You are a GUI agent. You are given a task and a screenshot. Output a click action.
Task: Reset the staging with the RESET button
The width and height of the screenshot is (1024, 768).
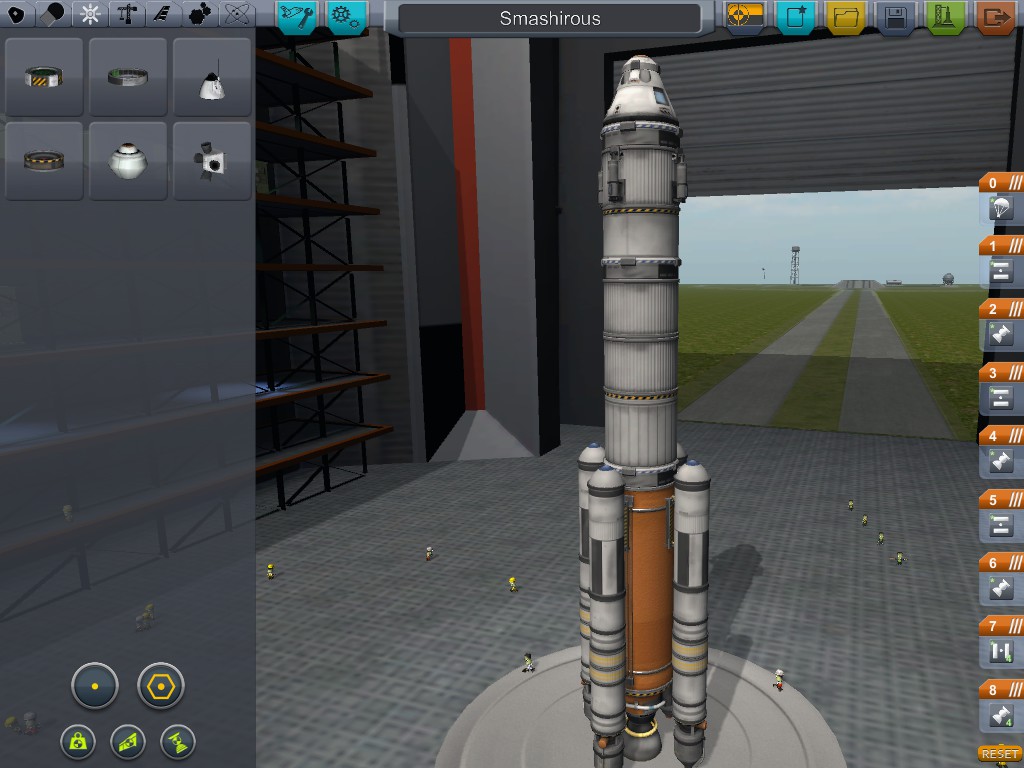[1000, 754]
